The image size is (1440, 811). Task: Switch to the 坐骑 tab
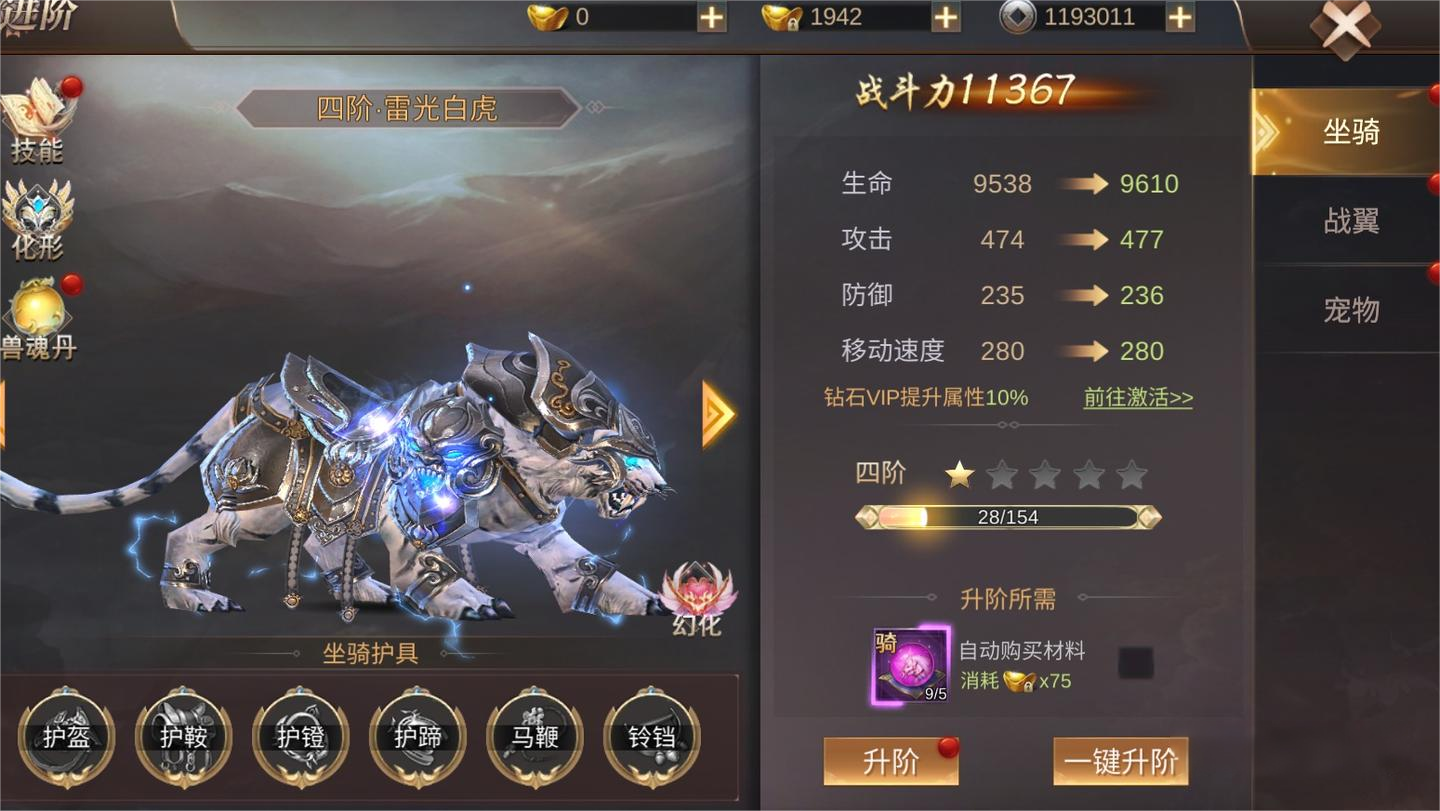[x=1350, y=132]
